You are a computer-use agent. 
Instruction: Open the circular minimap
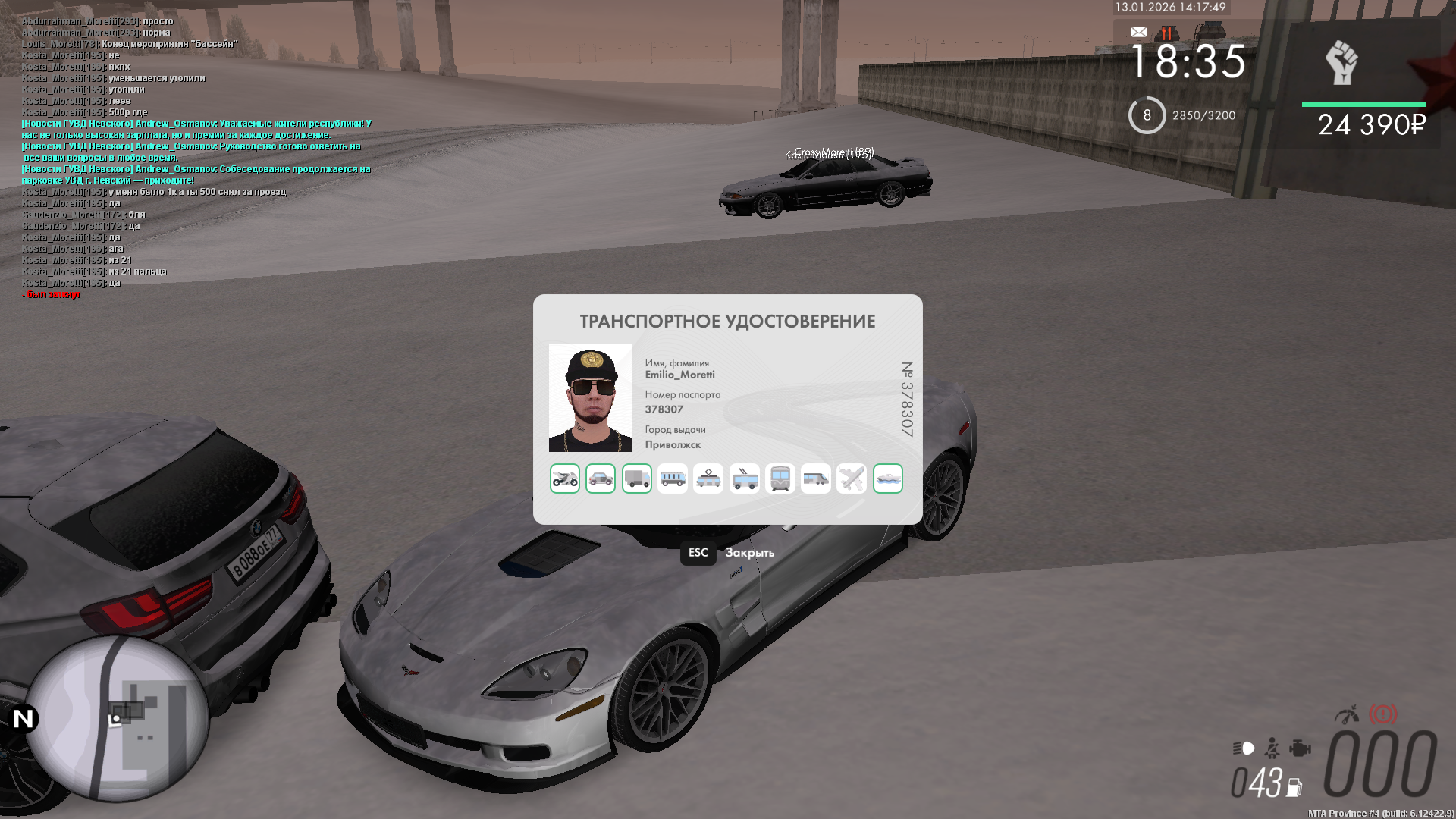118,717
